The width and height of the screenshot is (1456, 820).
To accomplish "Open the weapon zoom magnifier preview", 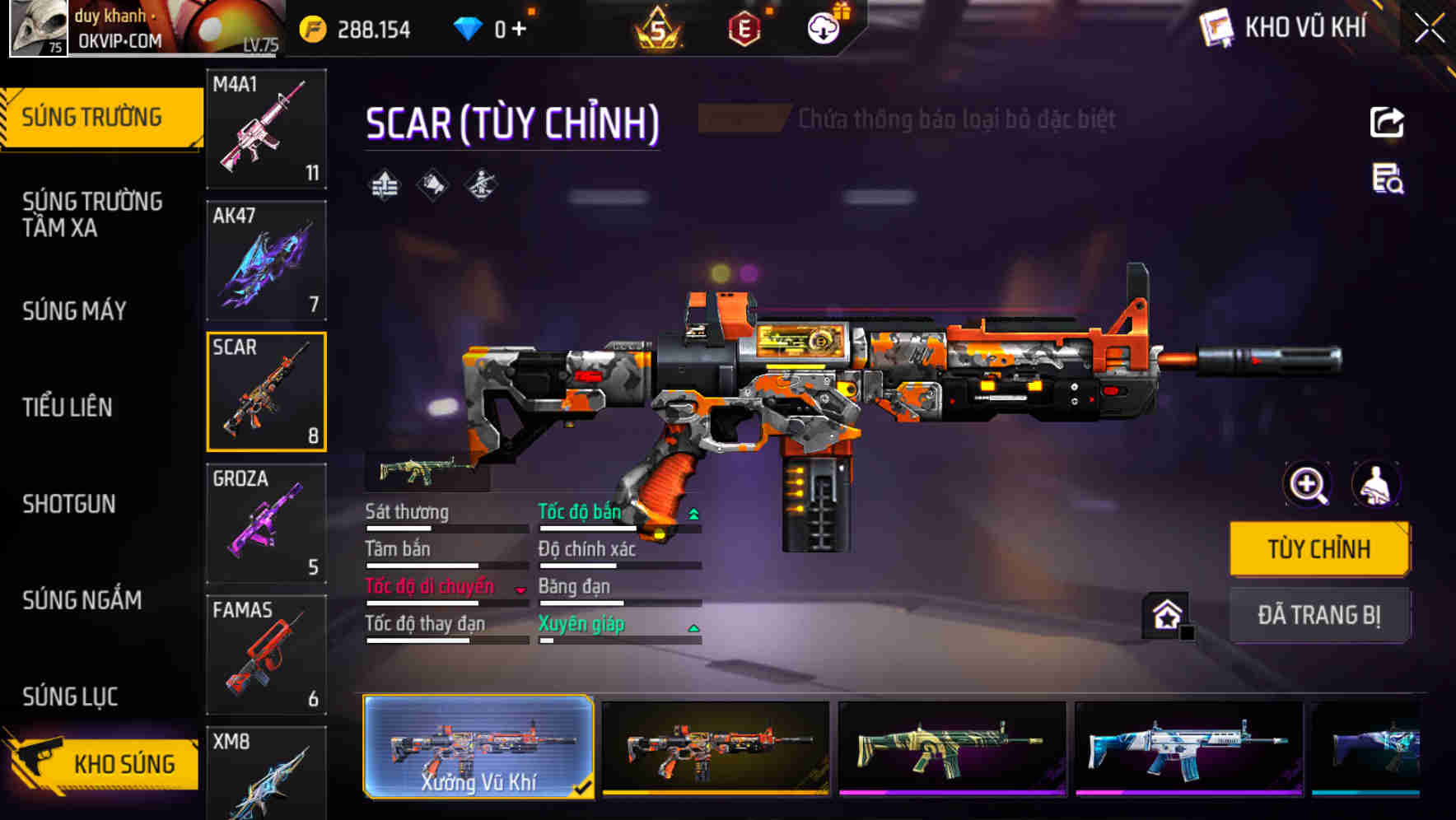I will click(x=1306, y=485).
